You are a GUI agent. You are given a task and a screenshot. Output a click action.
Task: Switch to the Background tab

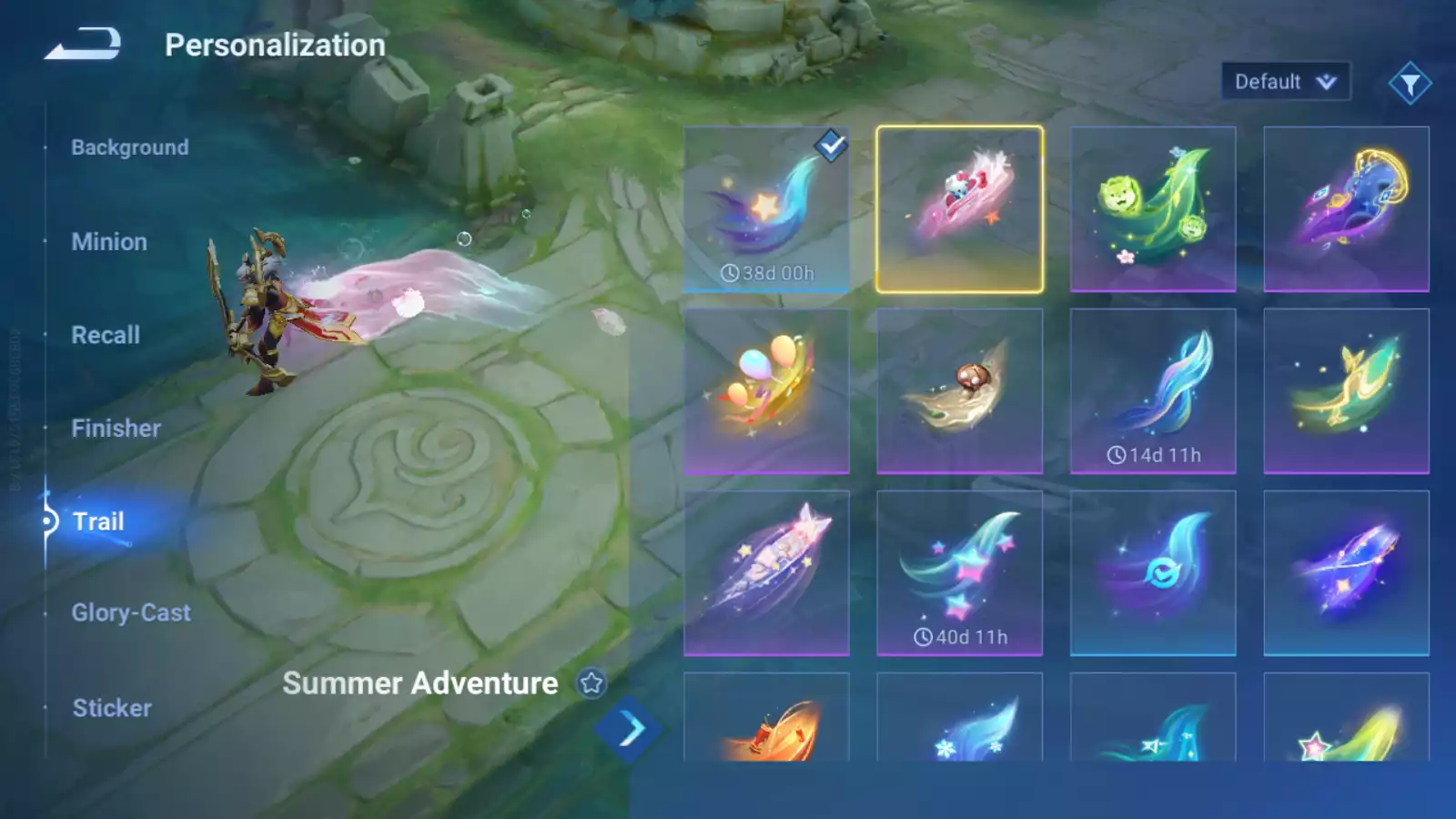point(130,147)
